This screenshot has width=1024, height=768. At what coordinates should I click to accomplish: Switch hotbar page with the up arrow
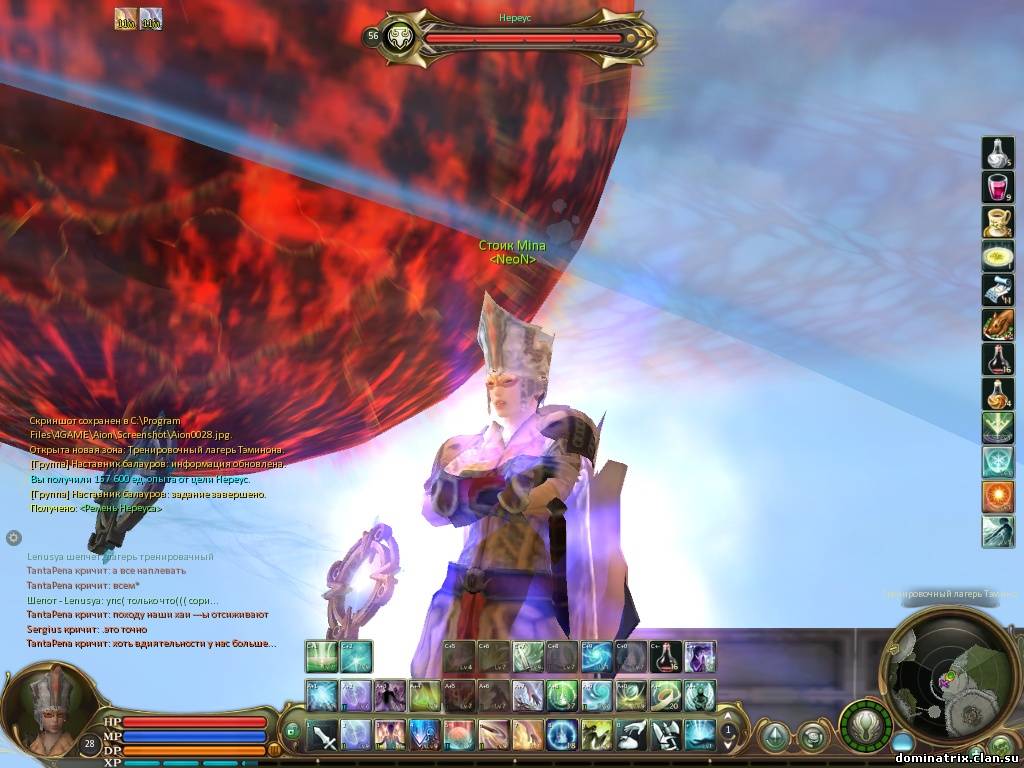[x=728, y=717]
